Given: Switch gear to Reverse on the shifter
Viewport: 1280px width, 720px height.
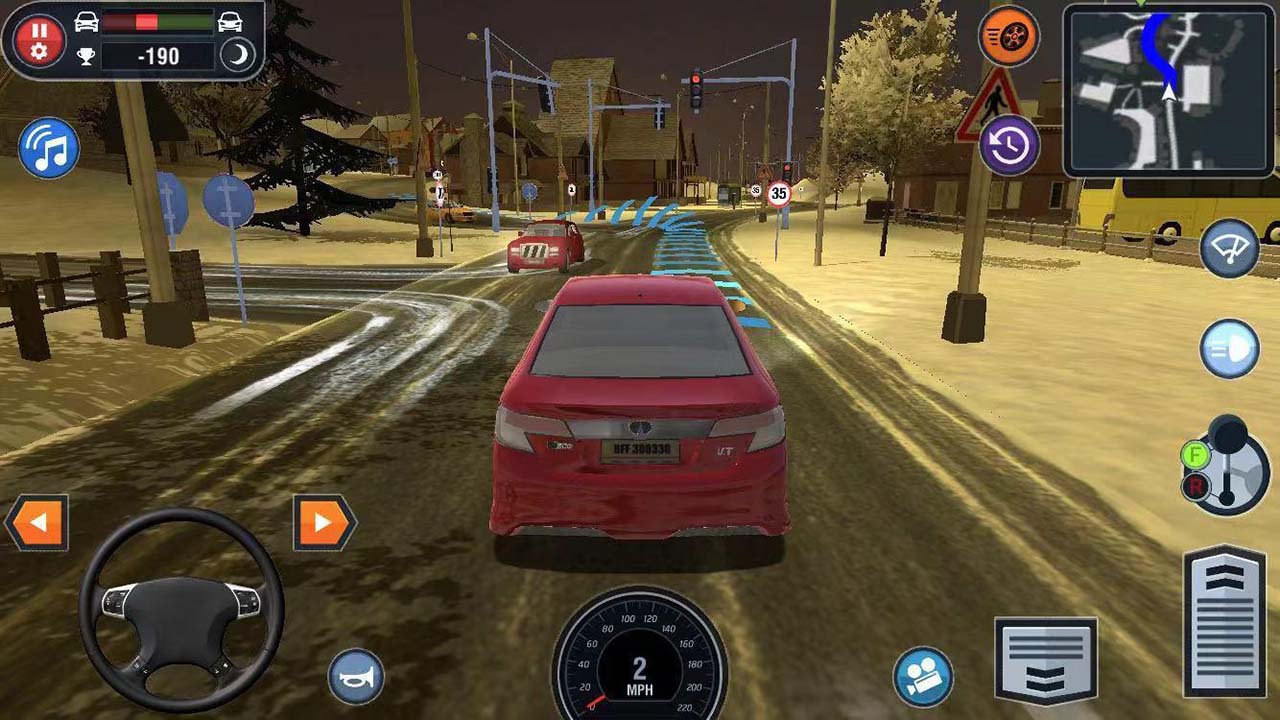Looking at the screenshot, I should 1196,488.
